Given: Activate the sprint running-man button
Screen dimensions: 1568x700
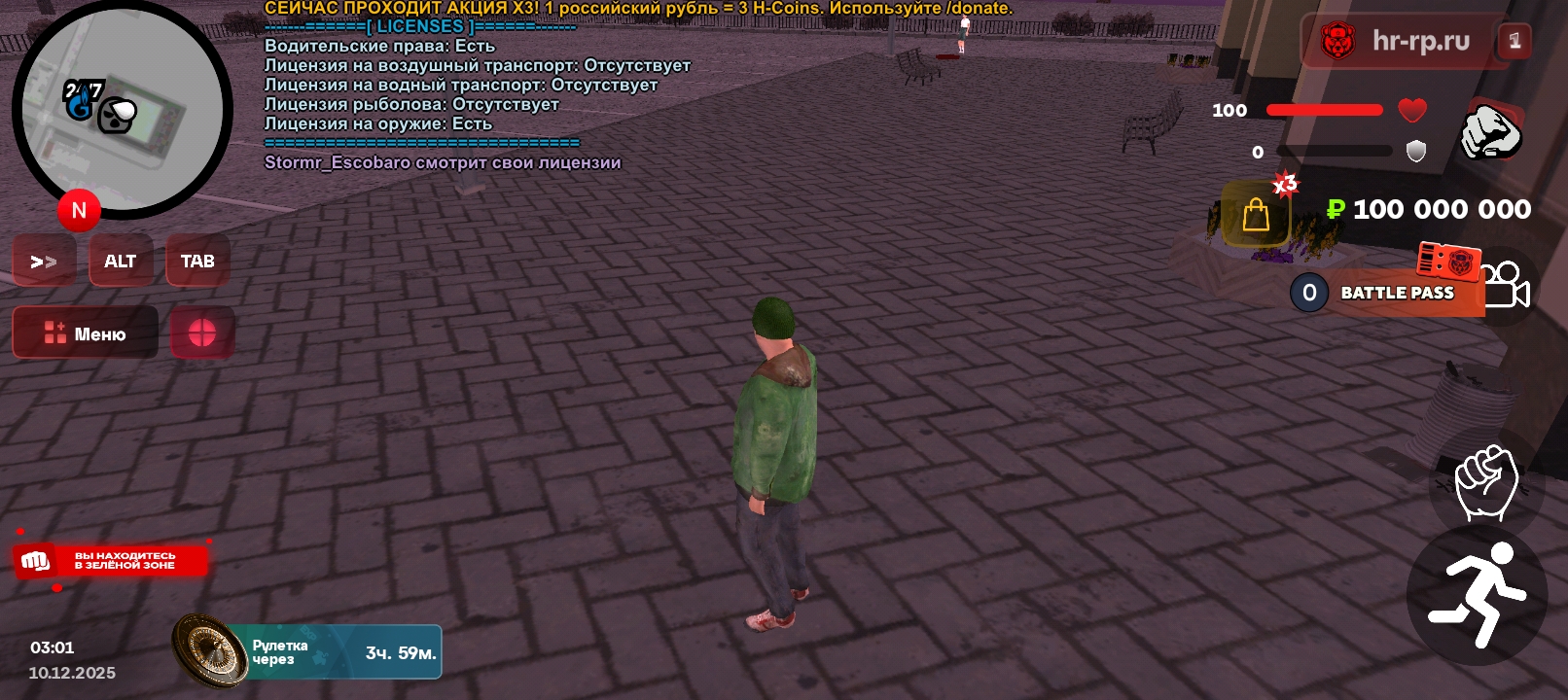Looking at the screenshot, I should click(1477, 595).
